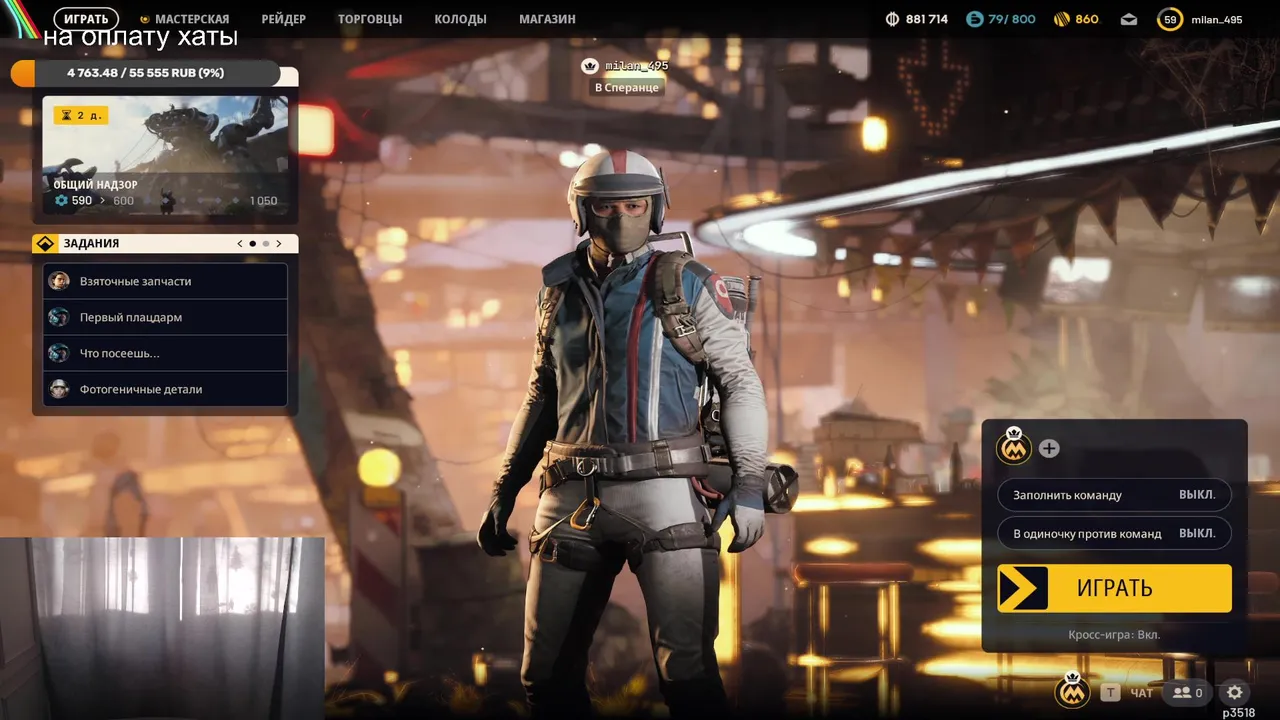Open the МАСТЕРСКАЯ tab
This screenshot has width=1280, height=720.
click(x=185, y=19)
